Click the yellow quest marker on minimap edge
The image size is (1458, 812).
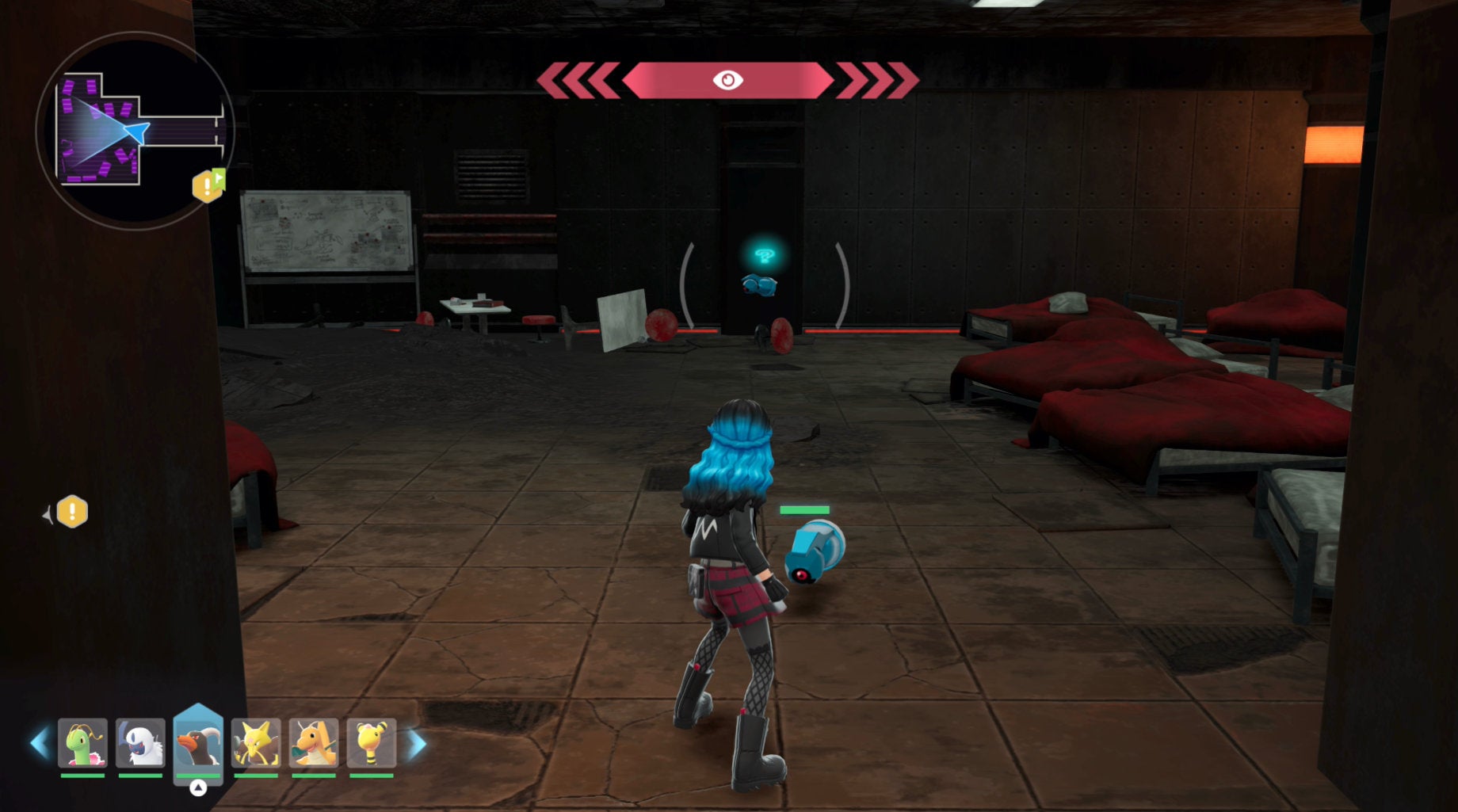point(208,185)
